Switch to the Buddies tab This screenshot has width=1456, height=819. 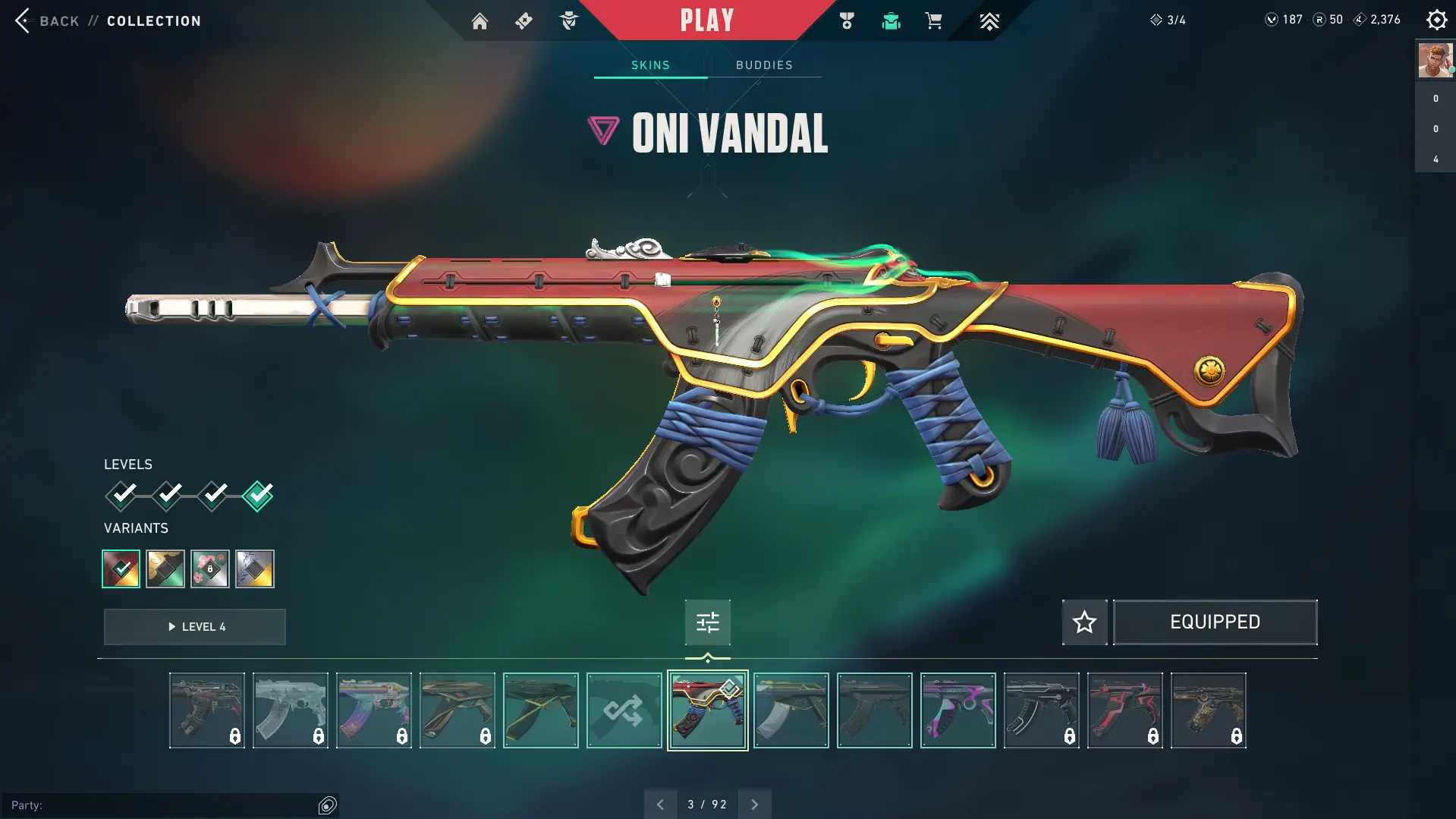764,65
